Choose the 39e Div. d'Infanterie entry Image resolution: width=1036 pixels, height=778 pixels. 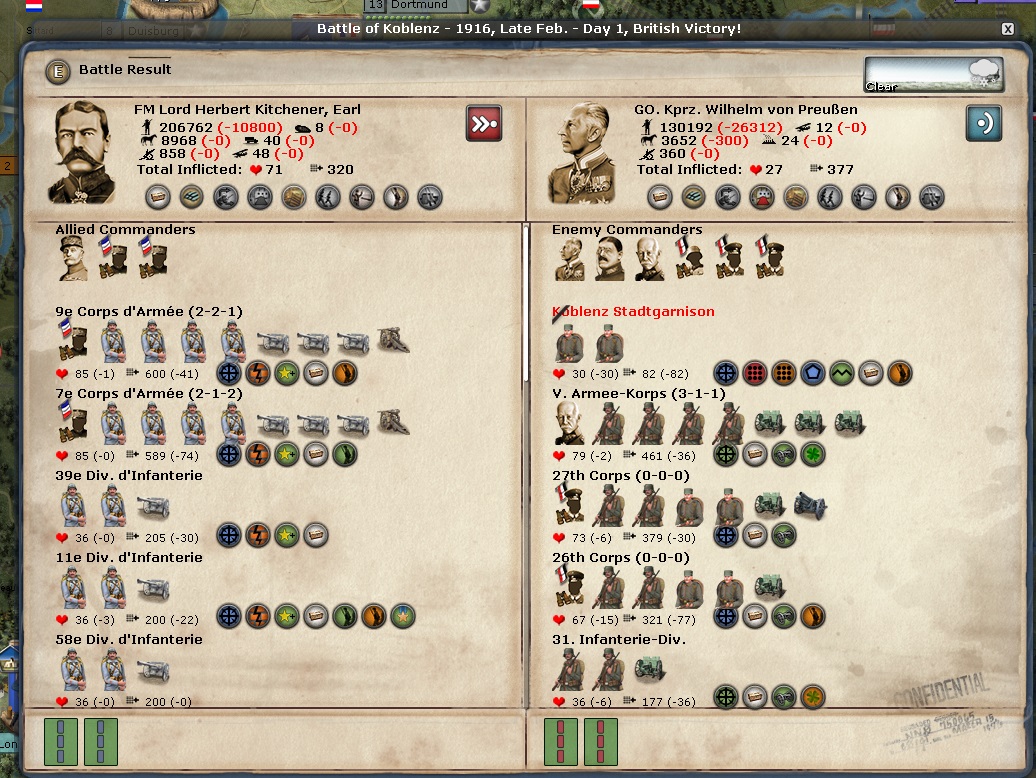coord(129,476)
